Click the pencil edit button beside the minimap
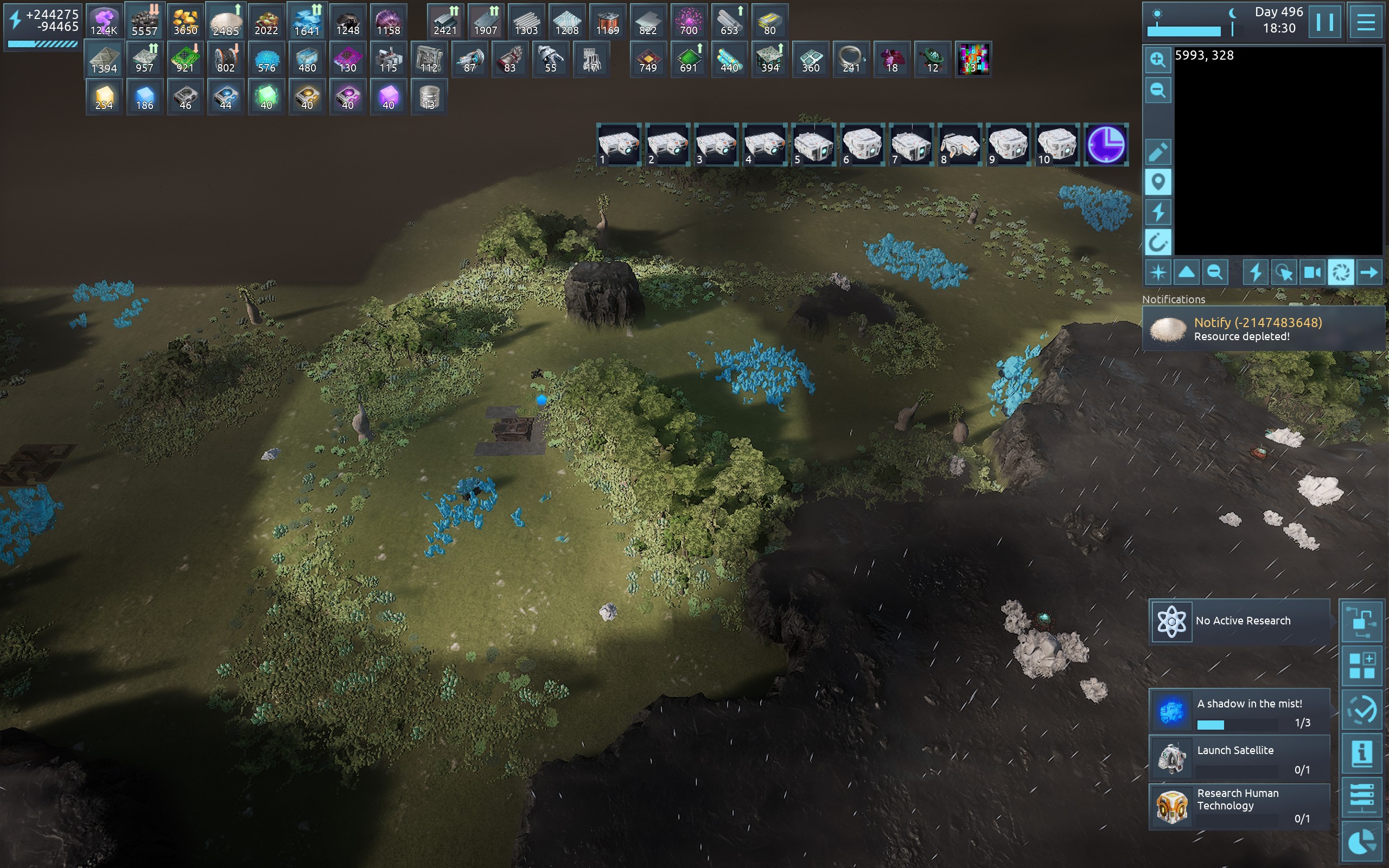The height and width of the screenshot is (868, 1389). click(x=1158, y=152)
